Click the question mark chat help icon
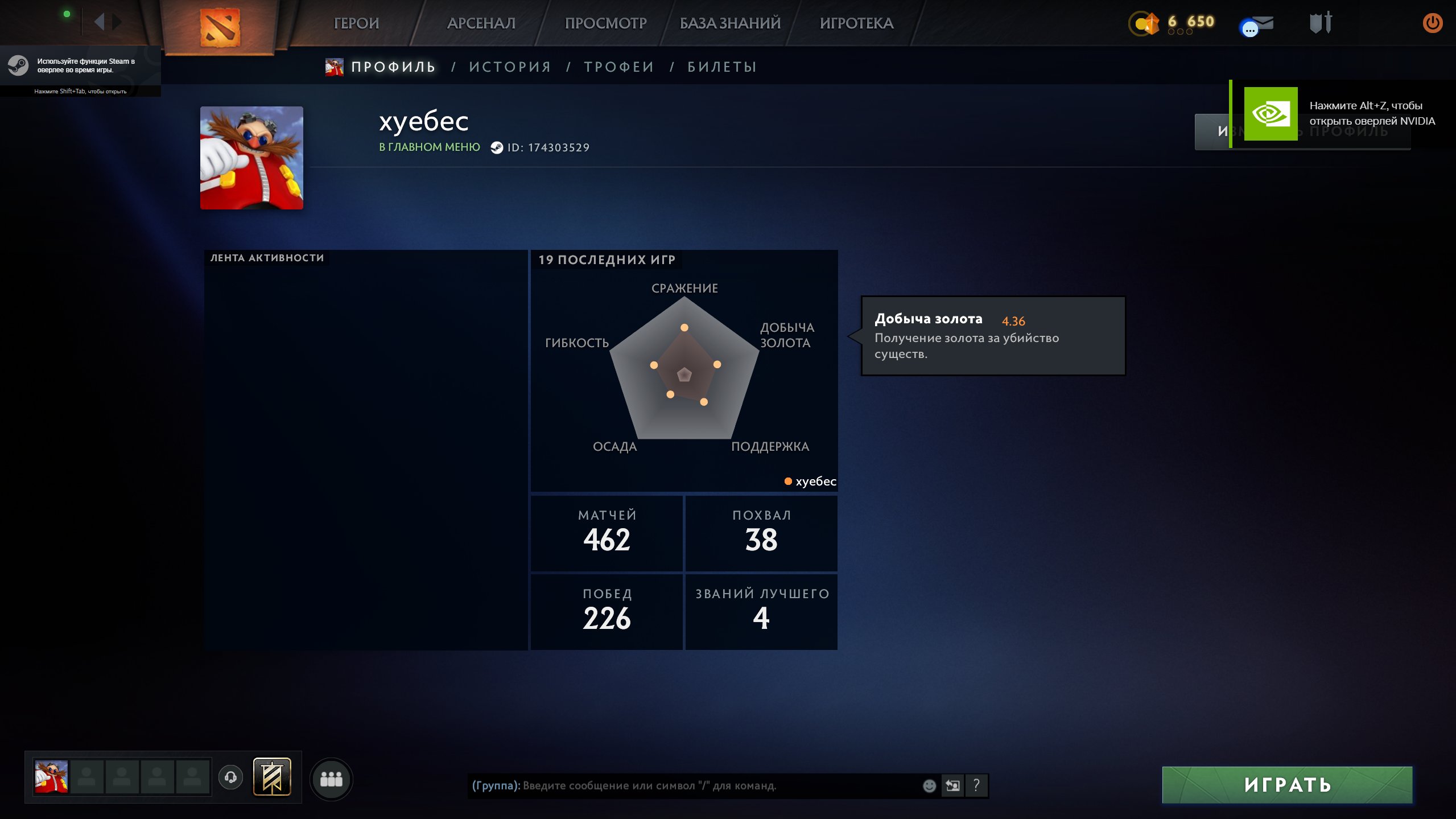The image size is (1456, 819). pyautogui.click(x=977, y=785)
